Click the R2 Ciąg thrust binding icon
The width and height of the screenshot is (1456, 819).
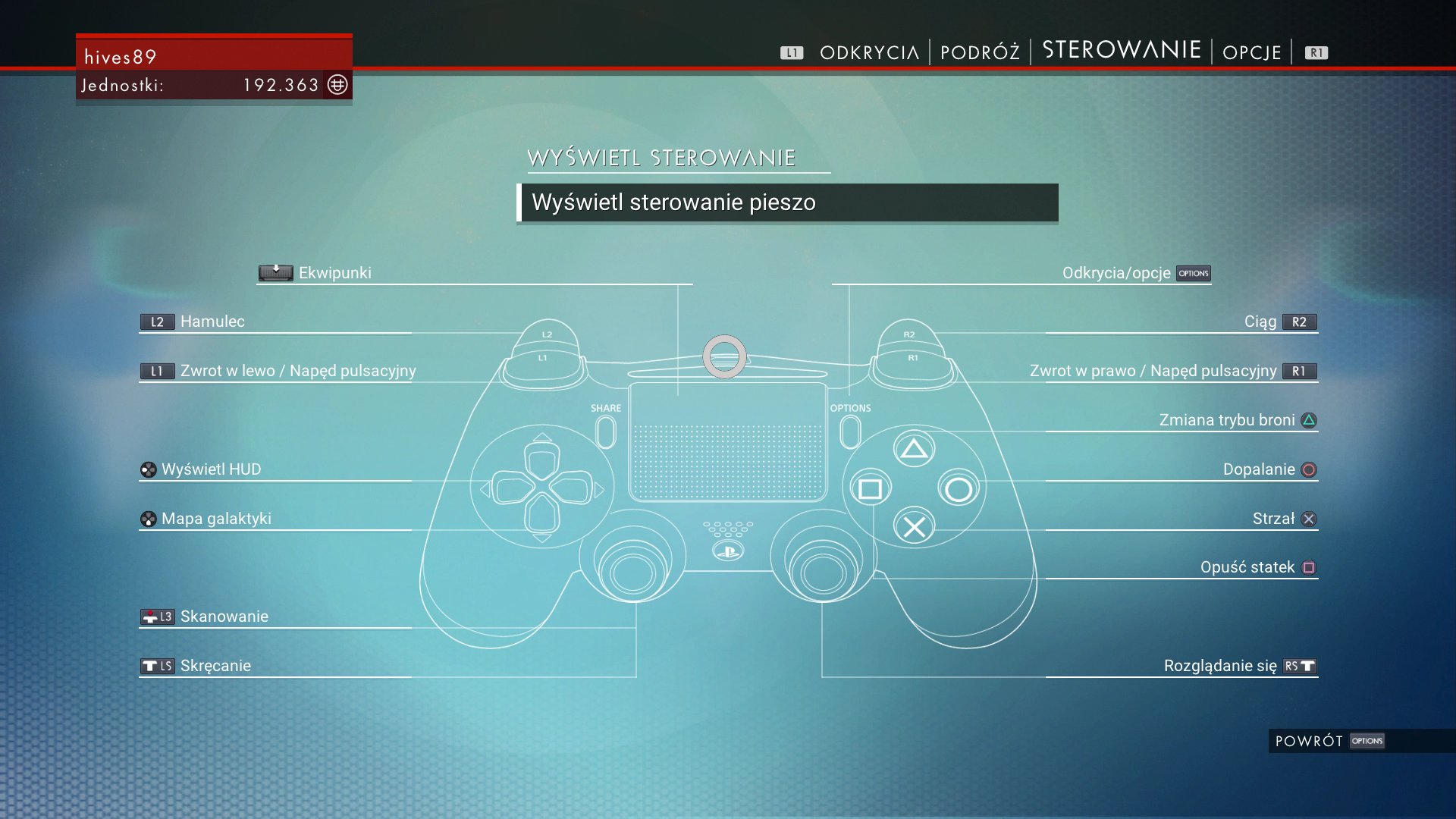(1299, 322)
